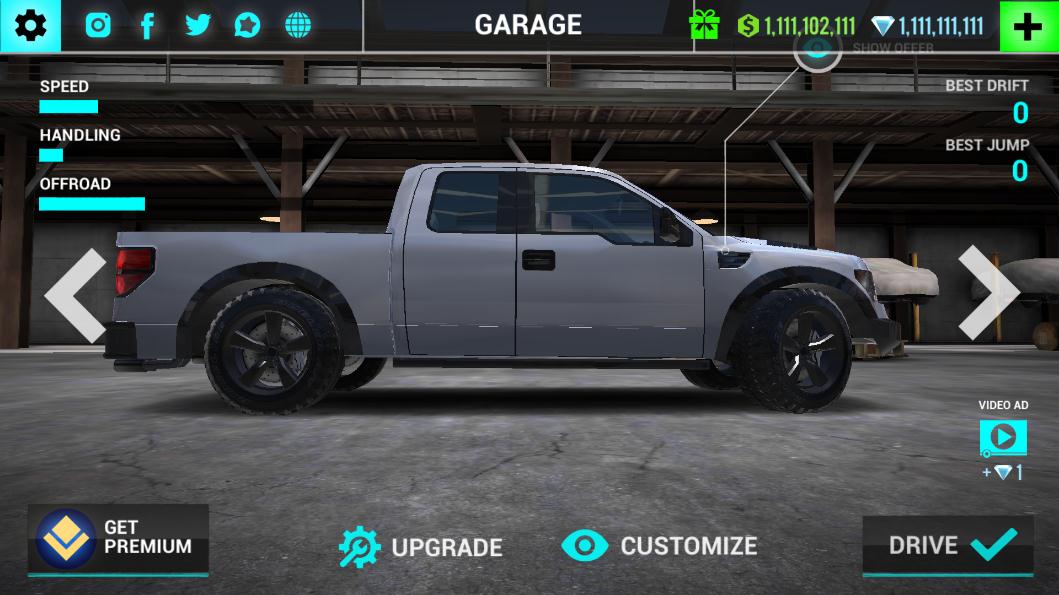Image resolution: width=1059 pixels, height=595 pixels.
Task: Toggle the Show Offer eye icon
Action: point(818,48)
